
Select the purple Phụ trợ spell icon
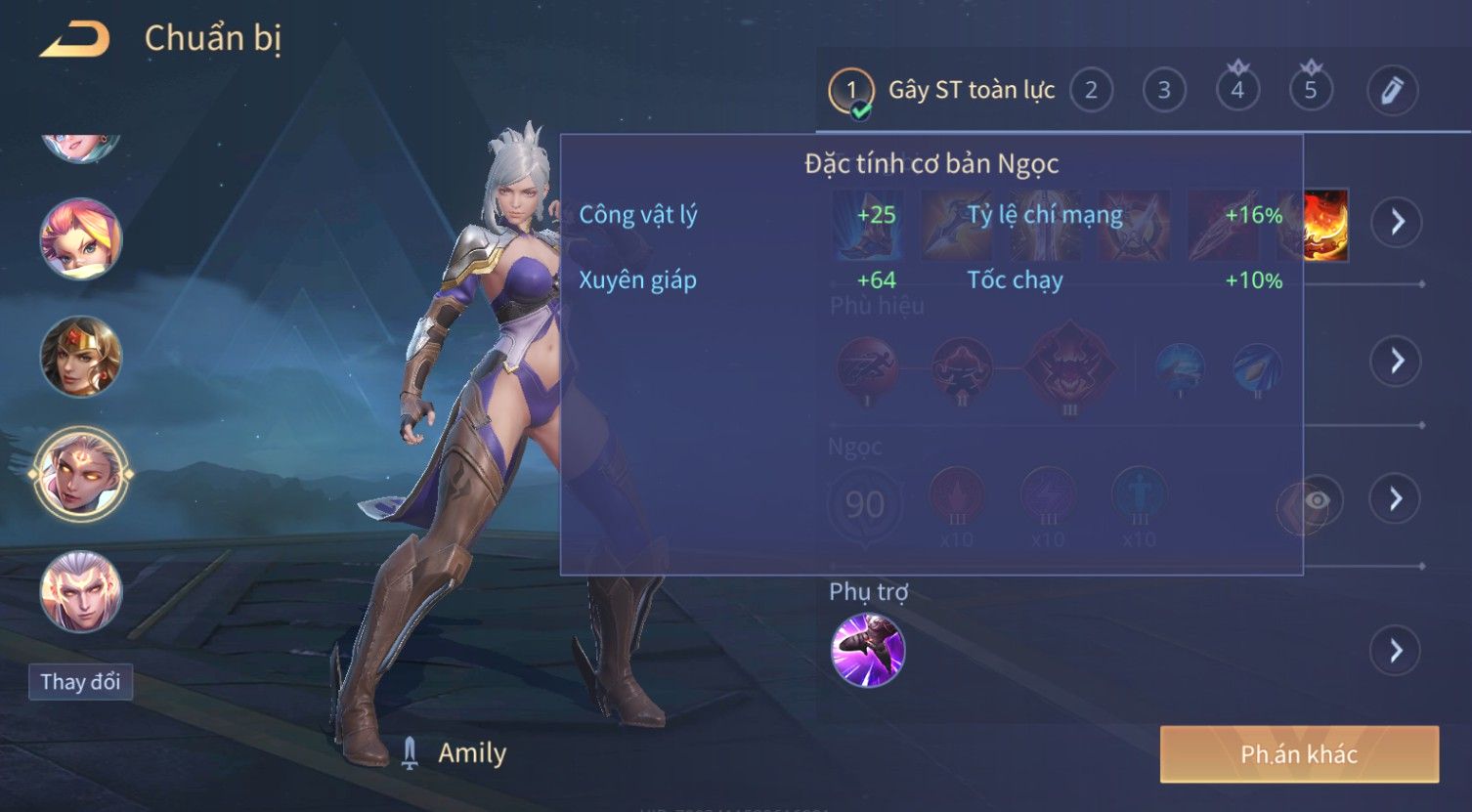pos(867,651)
